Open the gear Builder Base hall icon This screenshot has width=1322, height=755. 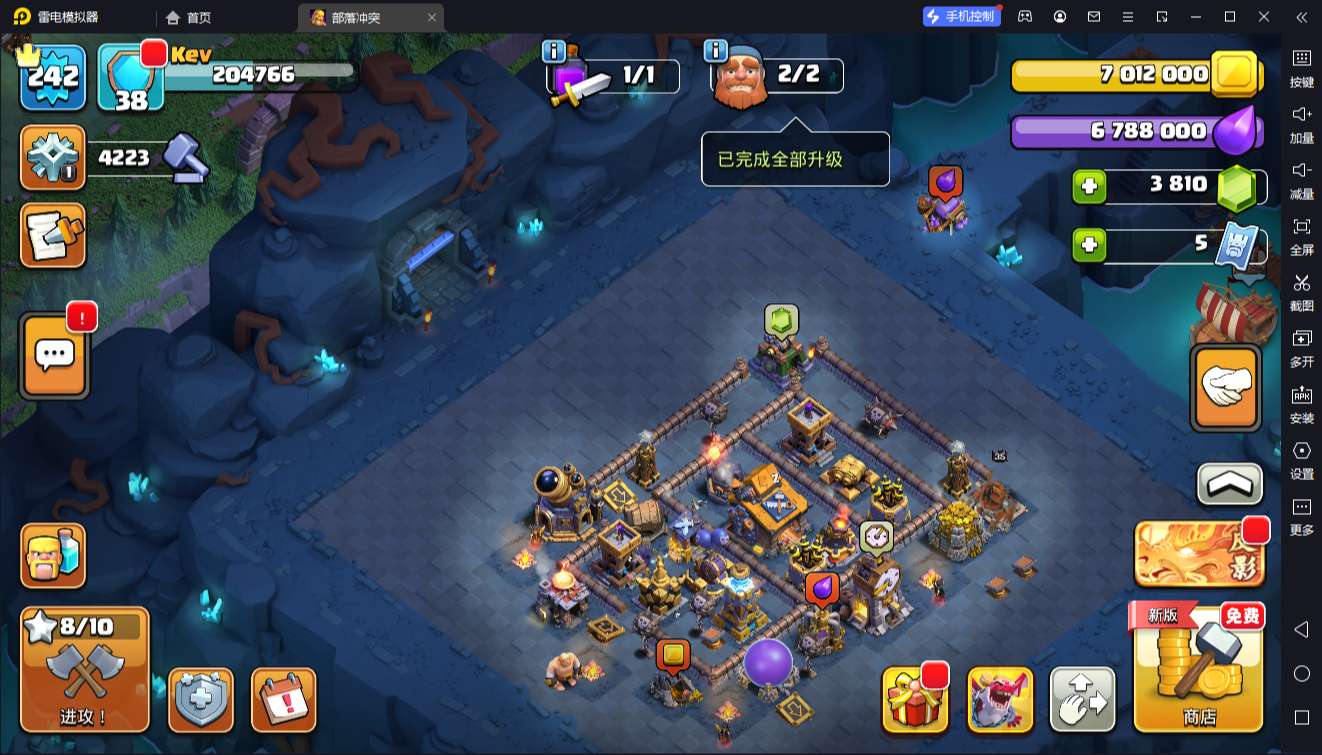pyautogui.click(x=54, y=158)
